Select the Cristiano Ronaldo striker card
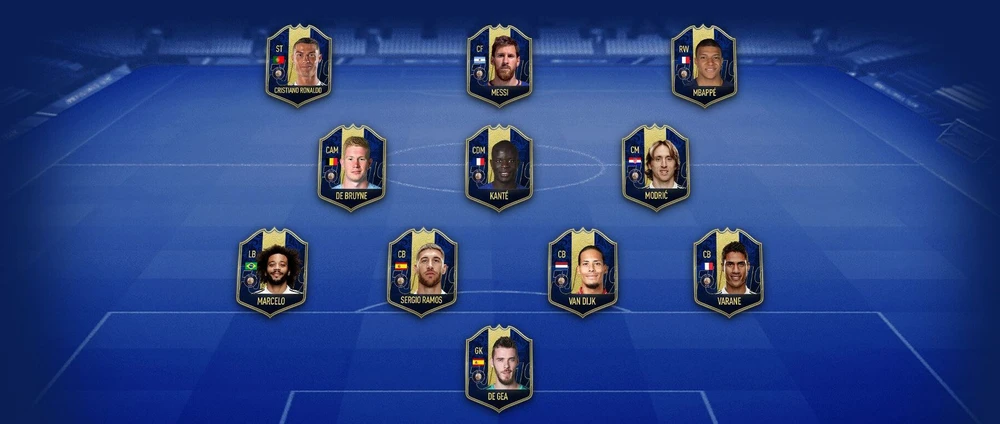The image size is (1000, 424). tap(298, 65)
